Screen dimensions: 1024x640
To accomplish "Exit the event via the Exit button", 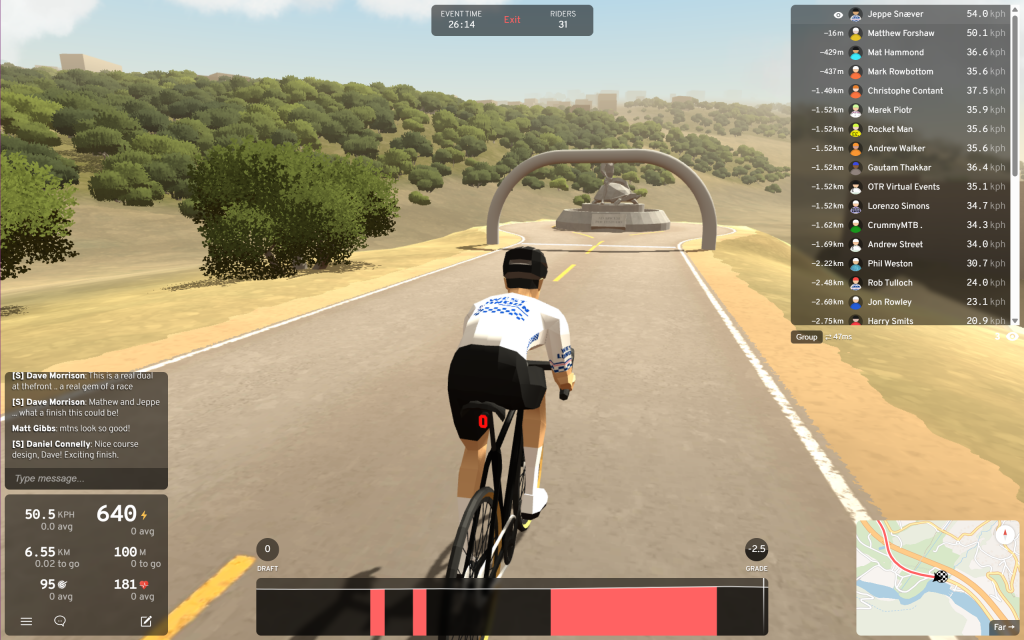I will pos(512,20).
